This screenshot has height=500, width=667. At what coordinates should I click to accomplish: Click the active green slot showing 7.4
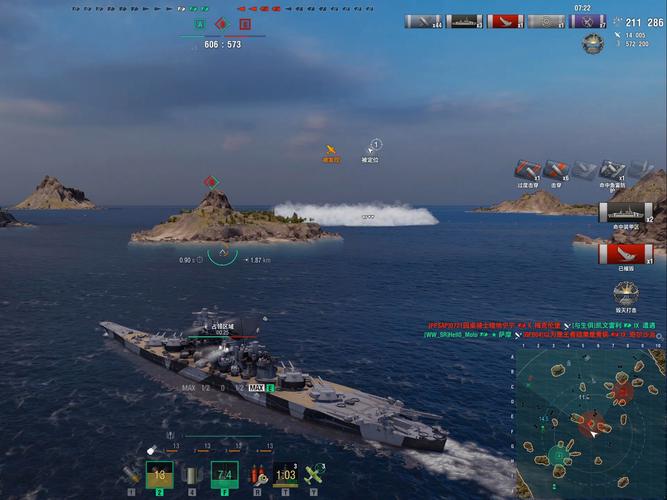point(225,475)
